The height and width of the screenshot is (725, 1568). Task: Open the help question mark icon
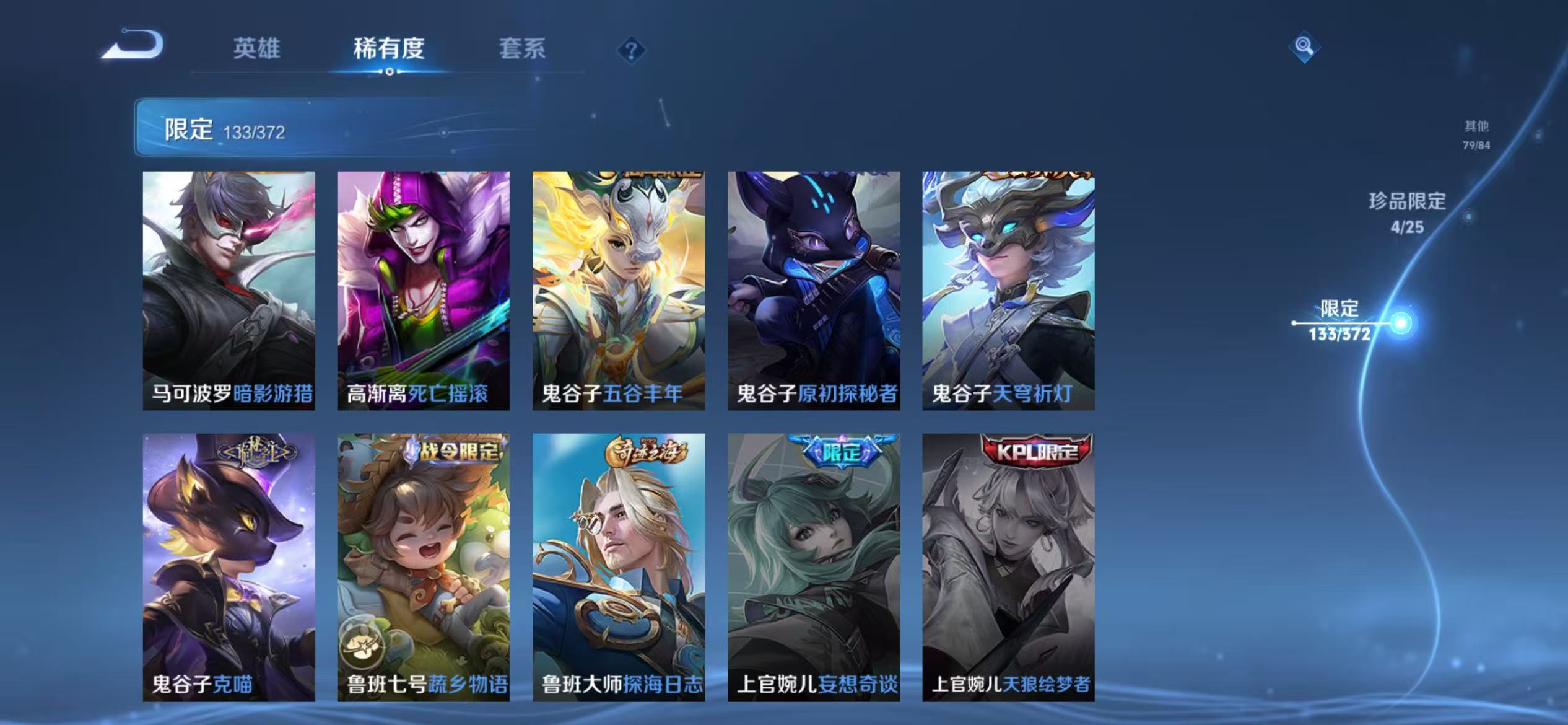631,50
